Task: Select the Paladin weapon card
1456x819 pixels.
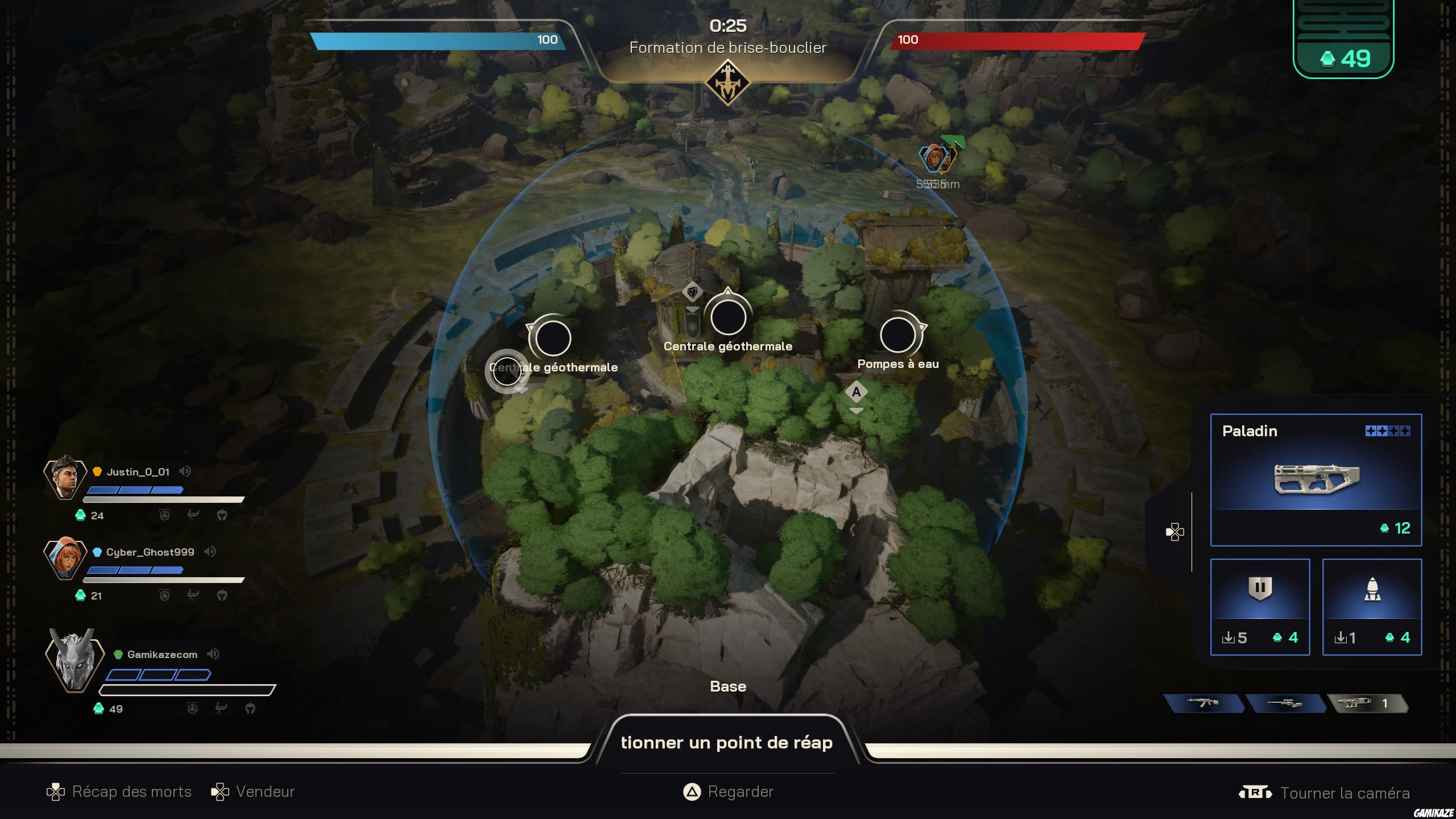Action: pyautogui.click(x=1315, y=479)
